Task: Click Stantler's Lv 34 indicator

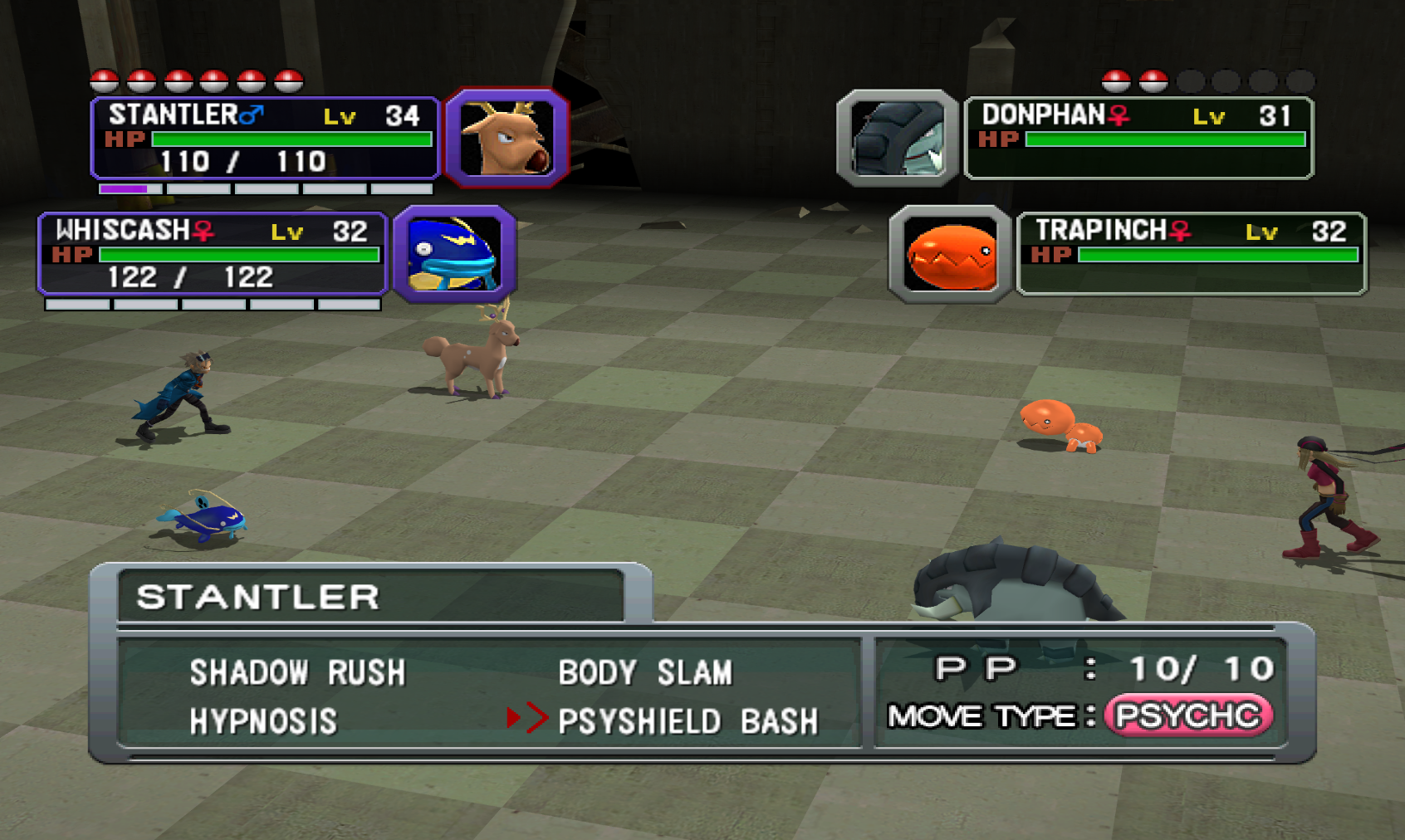Action: (374, 116)
